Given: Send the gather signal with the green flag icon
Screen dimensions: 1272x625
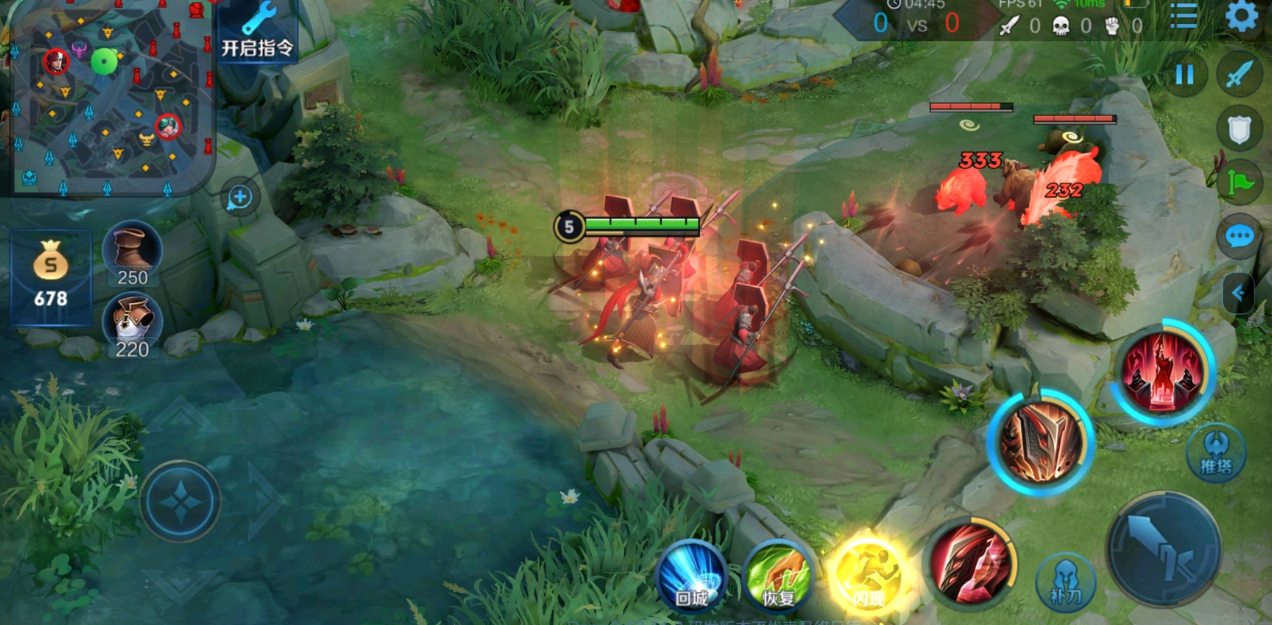Looking at the screenshot, I should point(1240,182).
